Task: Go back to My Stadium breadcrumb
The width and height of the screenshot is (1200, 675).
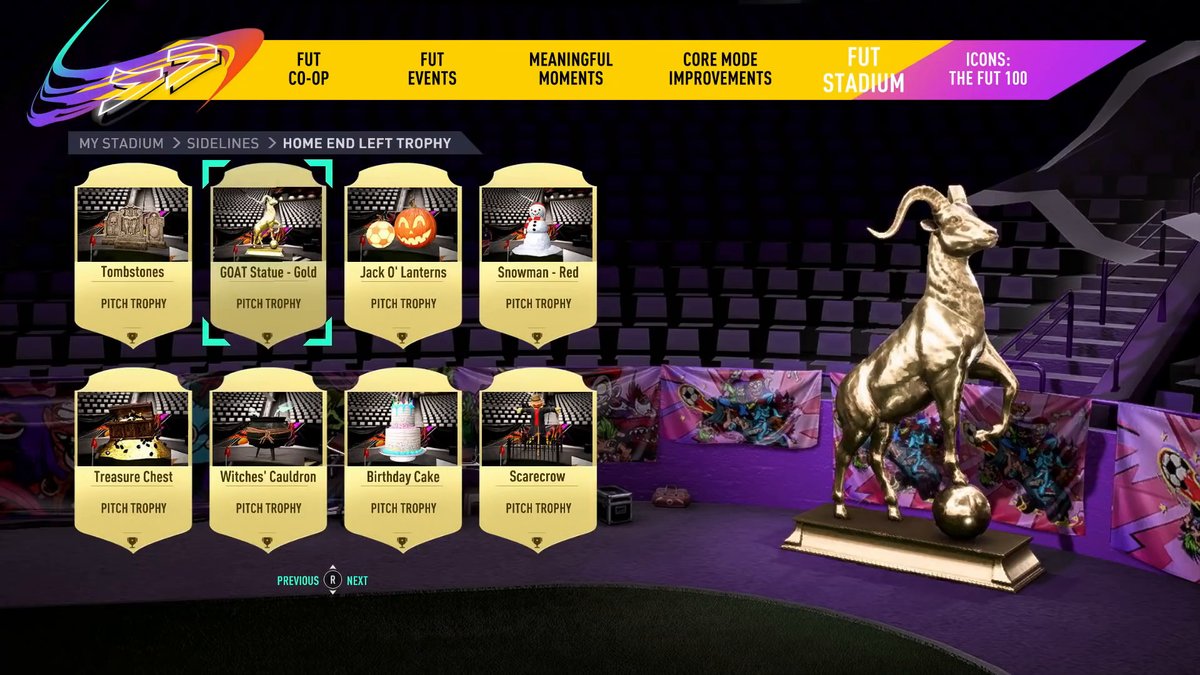Action: [x=121, y=143]
